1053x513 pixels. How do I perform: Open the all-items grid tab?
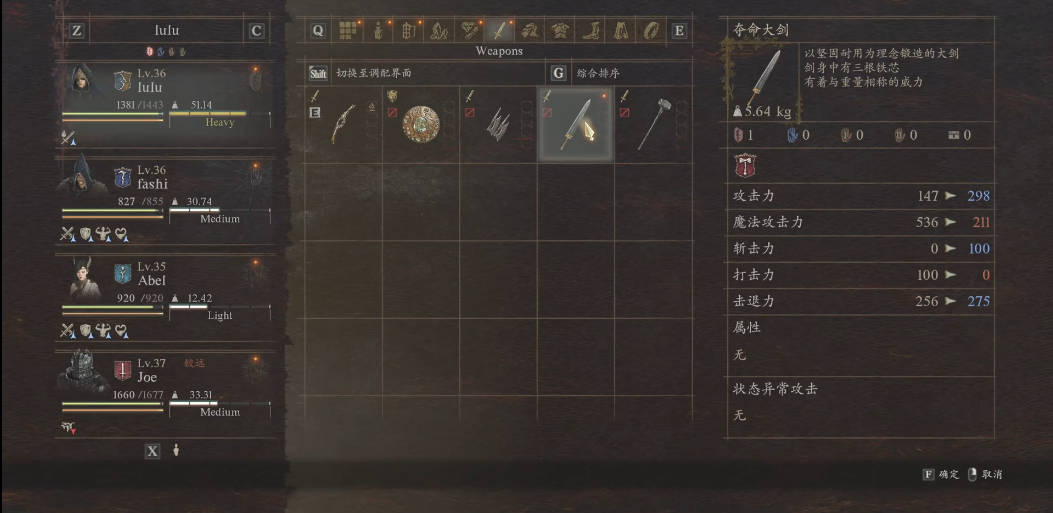(x=347, y=30)
